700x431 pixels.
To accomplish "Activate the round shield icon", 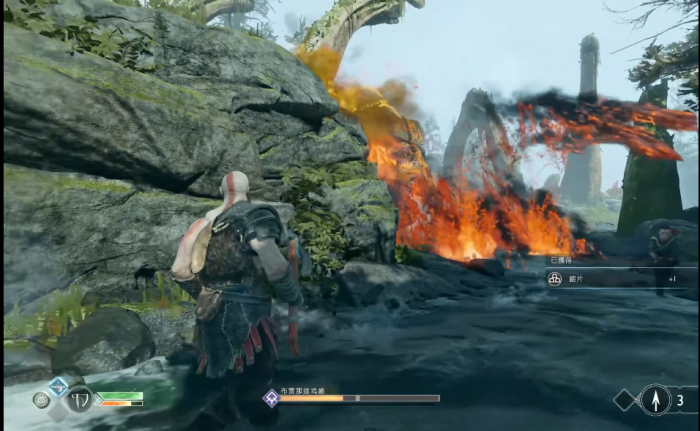I will [x=41, y=399].
